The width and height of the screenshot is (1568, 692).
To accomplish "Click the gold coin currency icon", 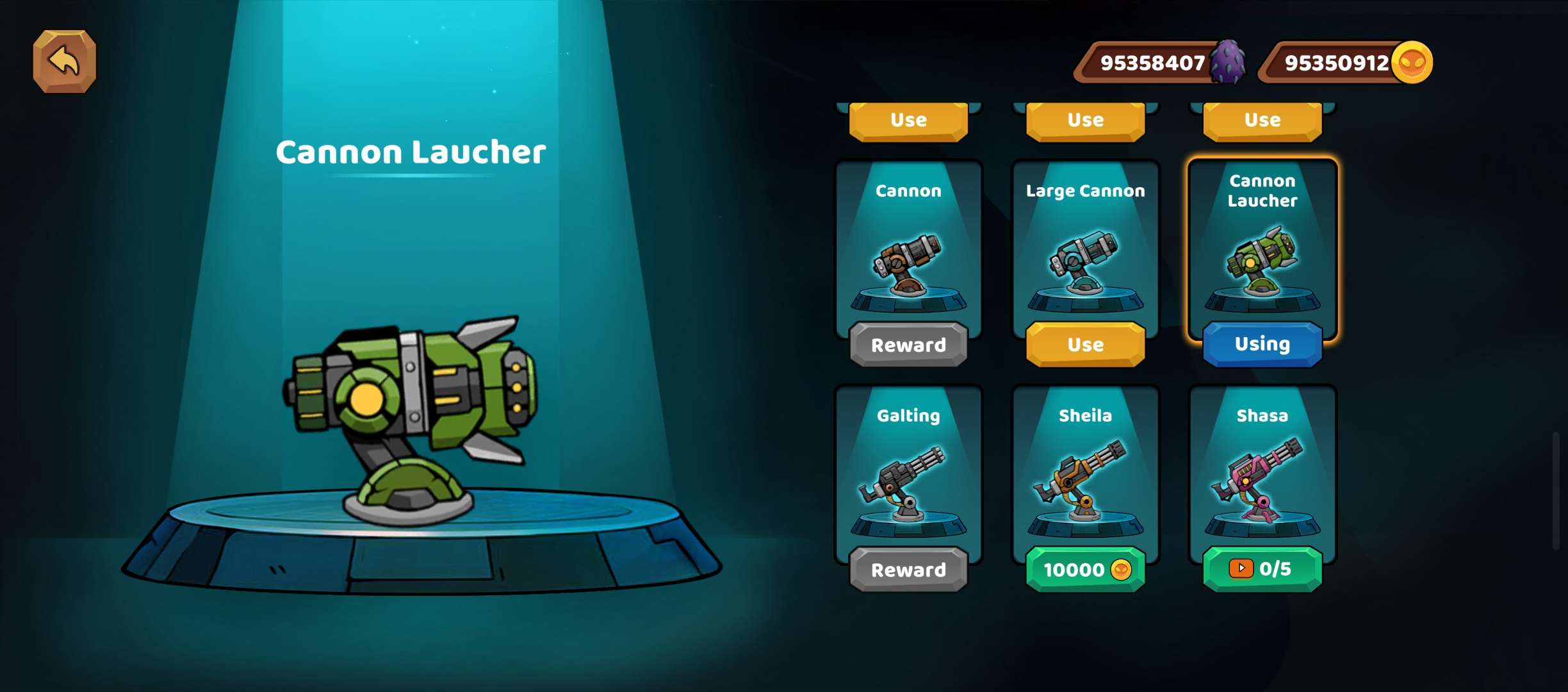I will (x=1412, y=63).
